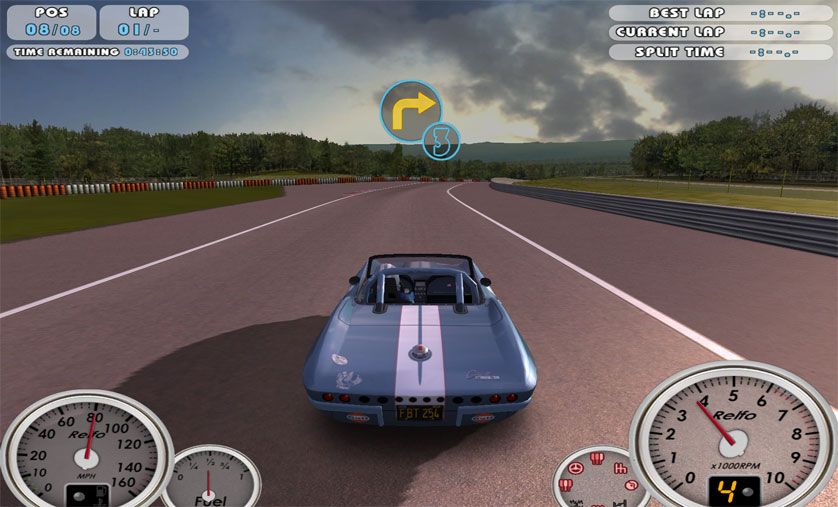Click the yellow right-turn arrow indicator
This screenshot has width=838, height=507.
point(410,109)
